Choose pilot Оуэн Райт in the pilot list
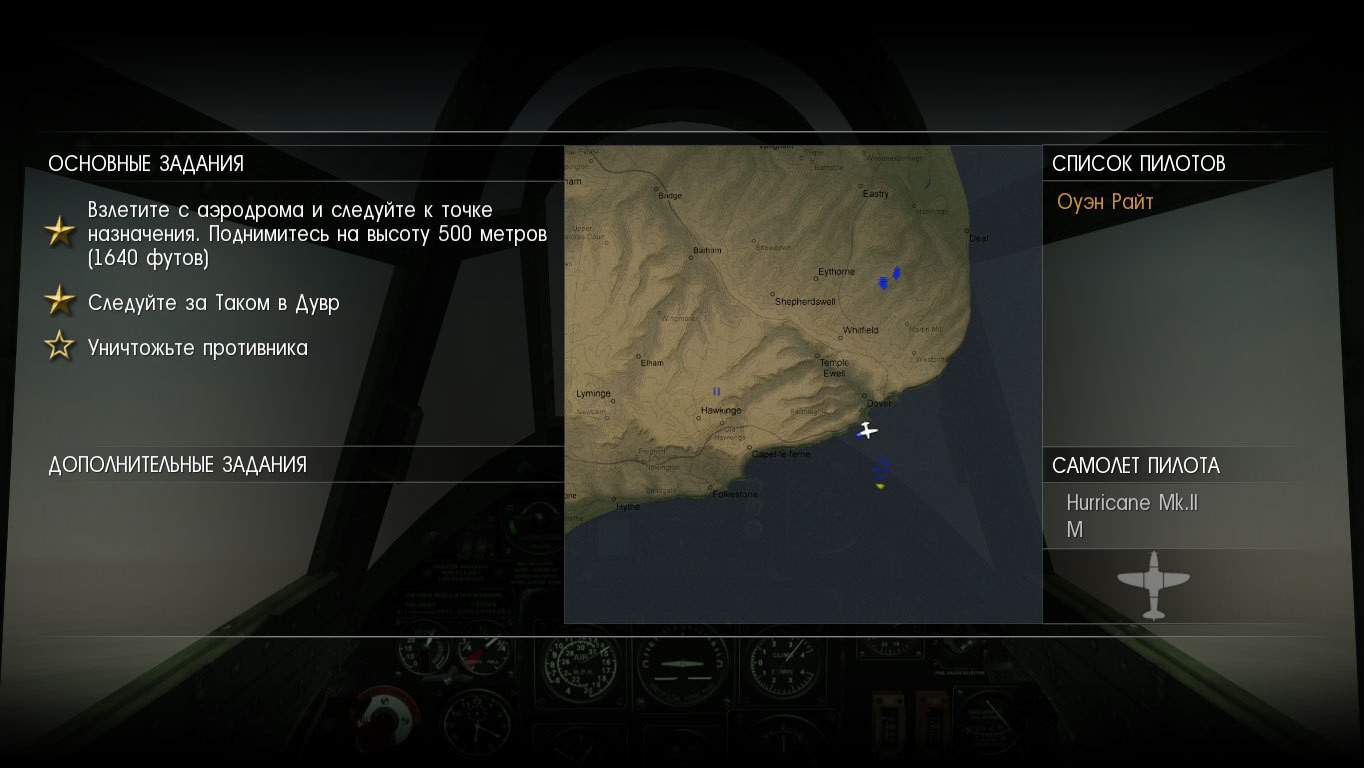The image size is (1364, 768). [x=1105, y=202]
